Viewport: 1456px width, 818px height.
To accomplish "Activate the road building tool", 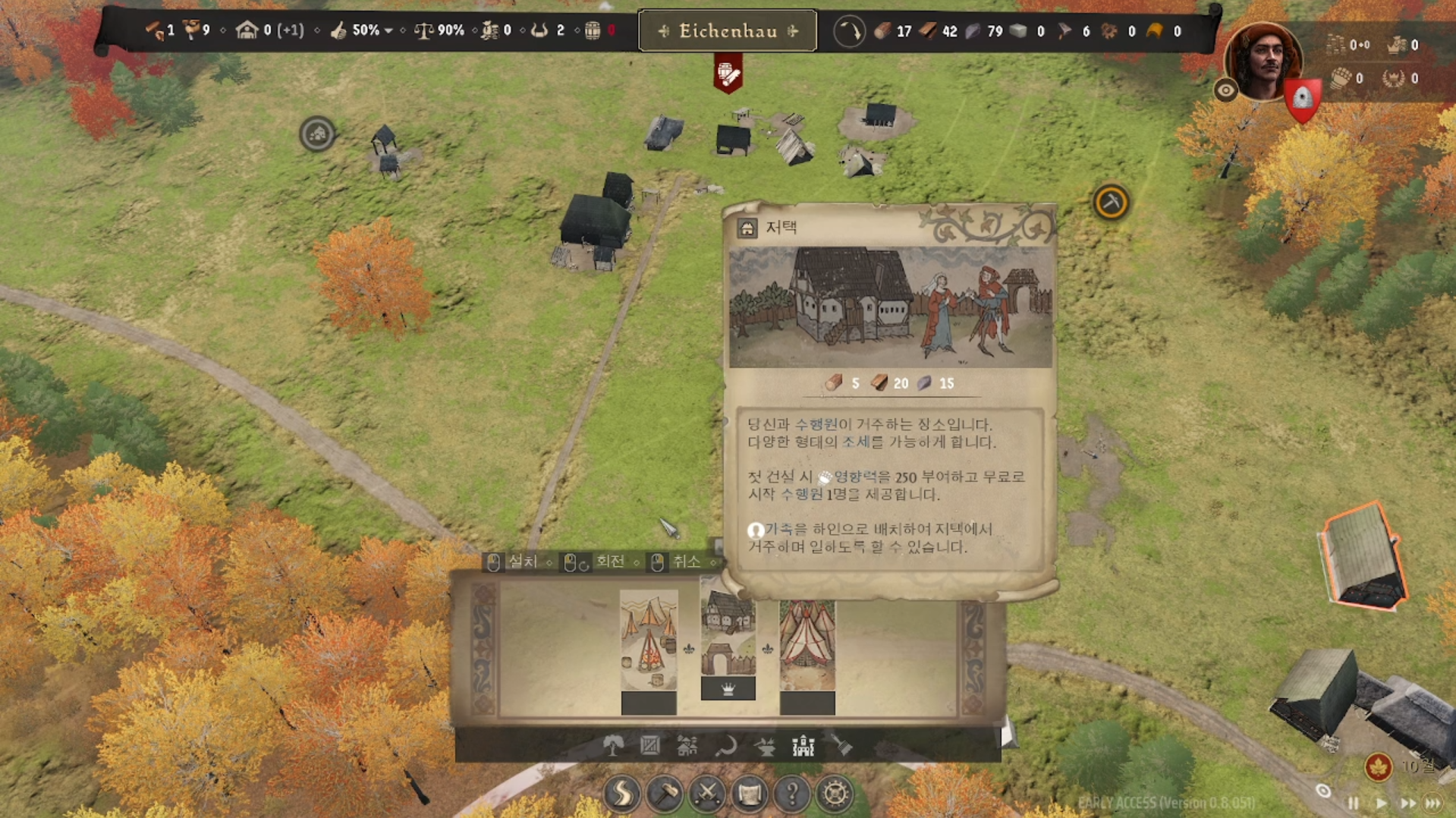I will [622, 794].
